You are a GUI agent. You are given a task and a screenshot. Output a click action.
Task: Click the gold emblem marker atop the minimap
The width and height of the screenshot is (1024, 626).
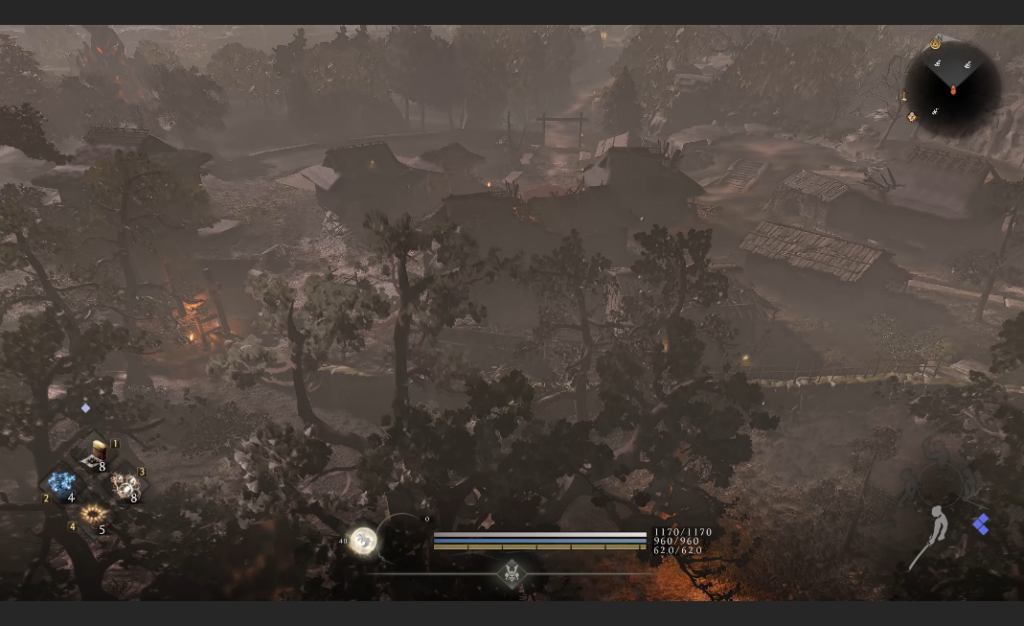point(935,44)
